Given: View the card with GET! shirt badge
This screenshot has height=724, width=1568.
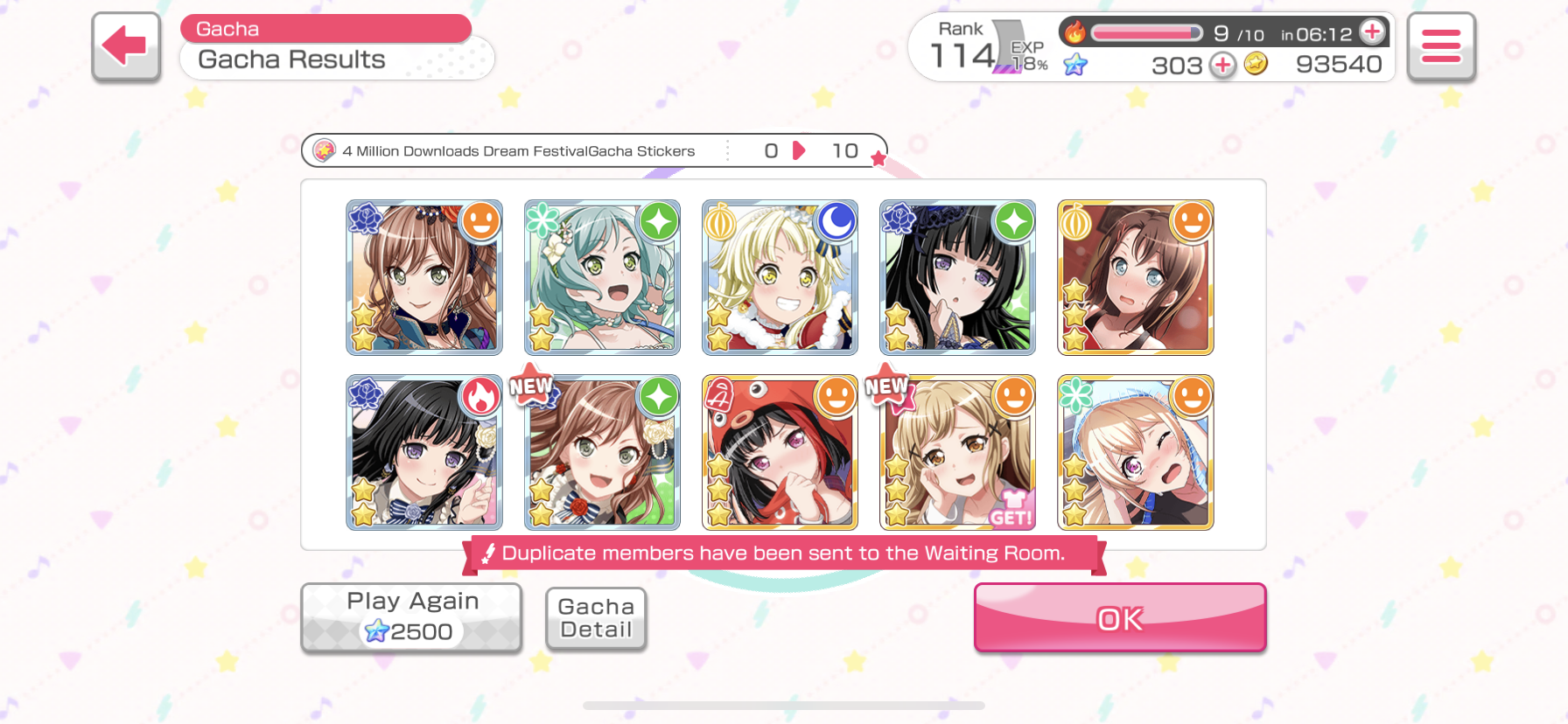Looking at the screenshot, I should 957,453.
